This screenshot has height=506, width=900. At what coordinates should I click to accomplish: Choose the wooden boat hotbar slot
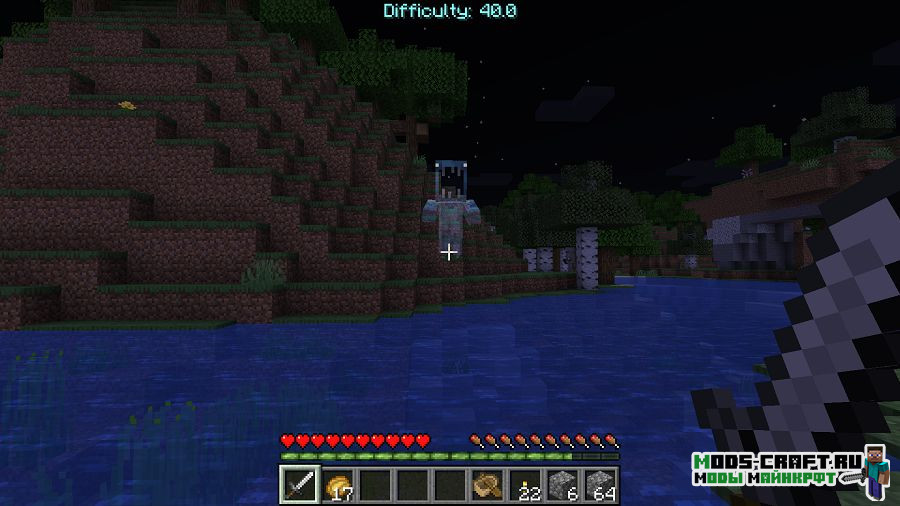pos(487,485)
